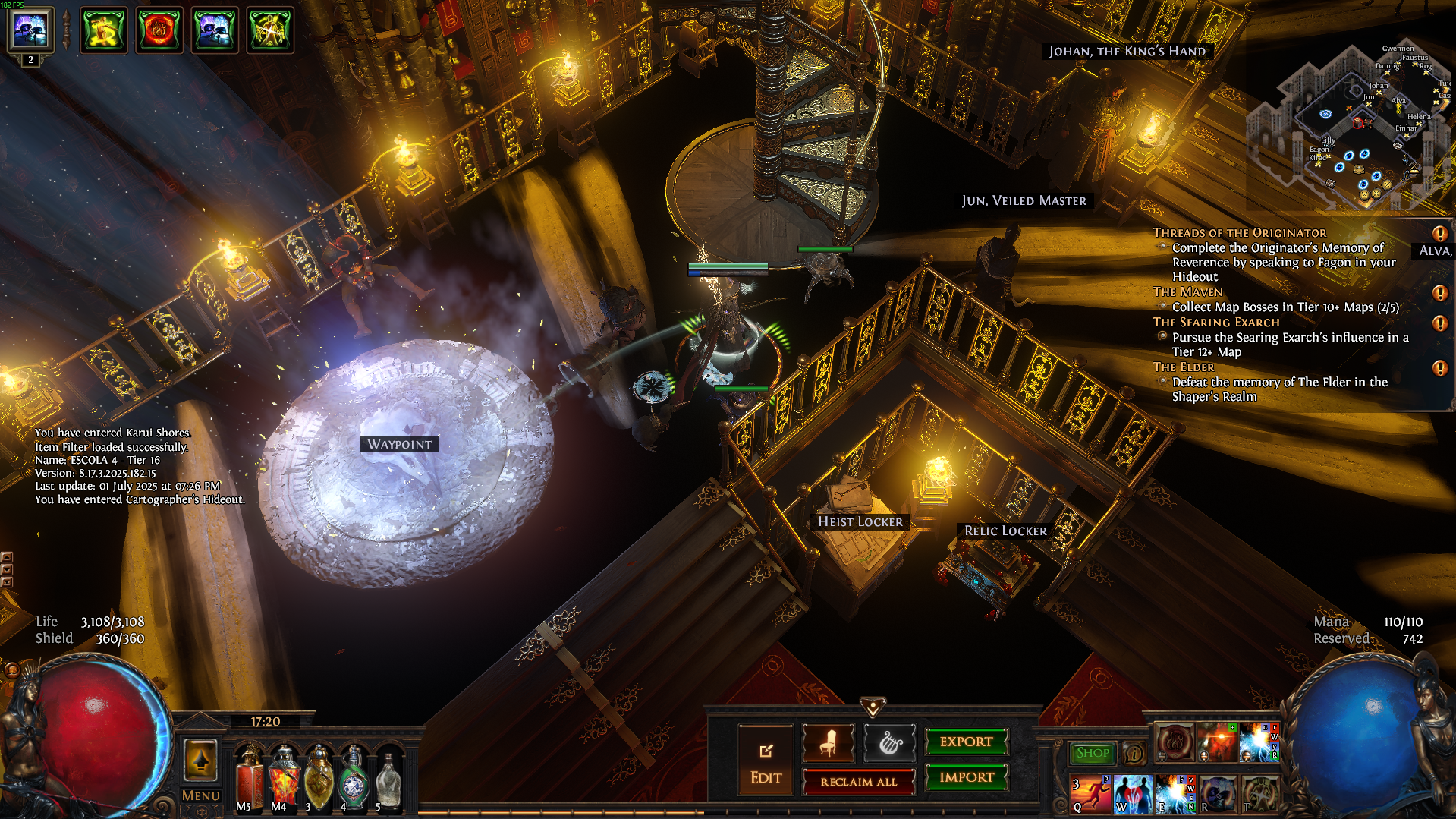
Task: Activate the running-figure skill on Q
Action: pyautogui.click(x=1090, y=794)
